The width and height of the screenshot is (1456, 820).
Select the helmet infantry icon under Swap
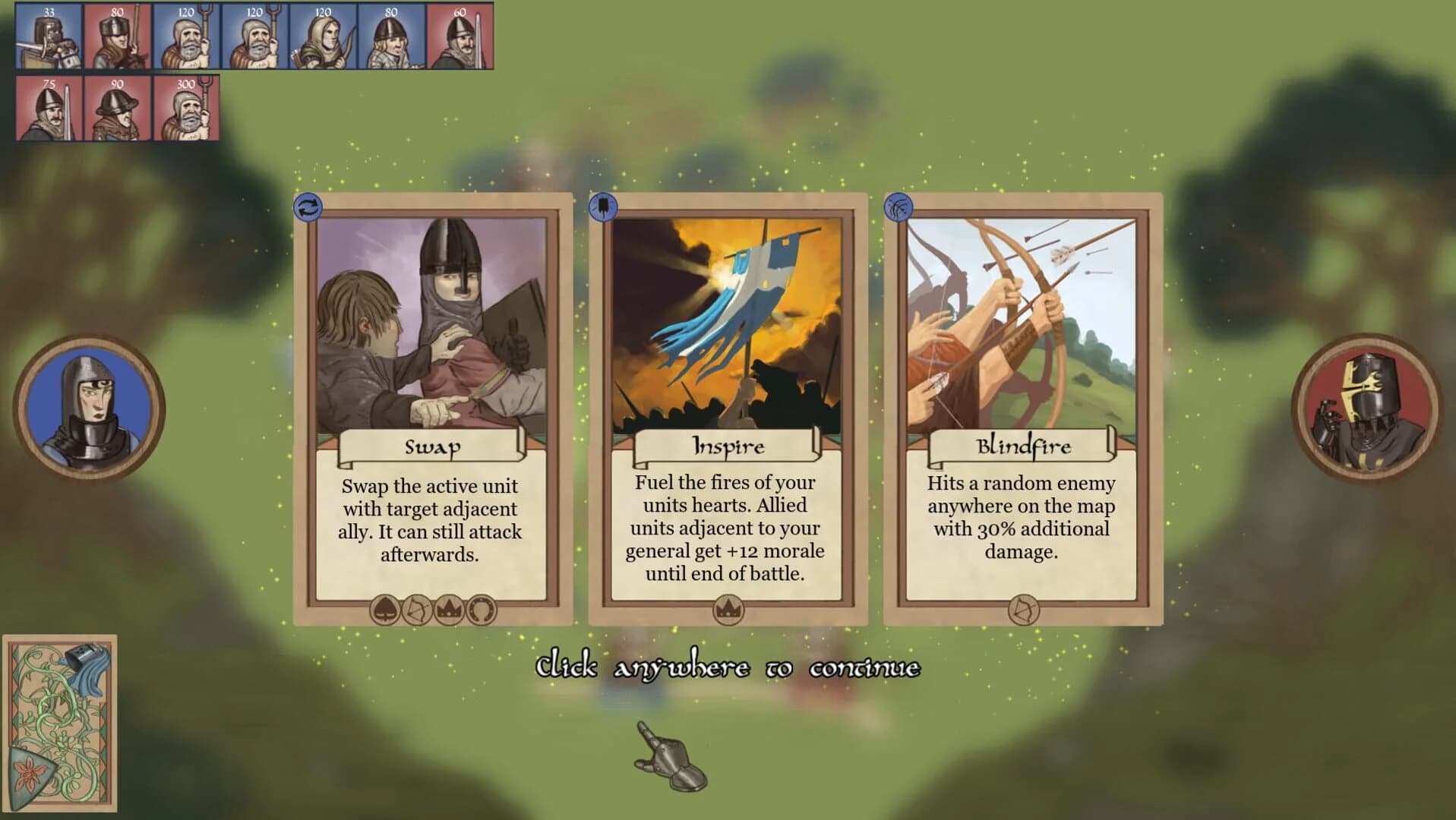(384, 610)
